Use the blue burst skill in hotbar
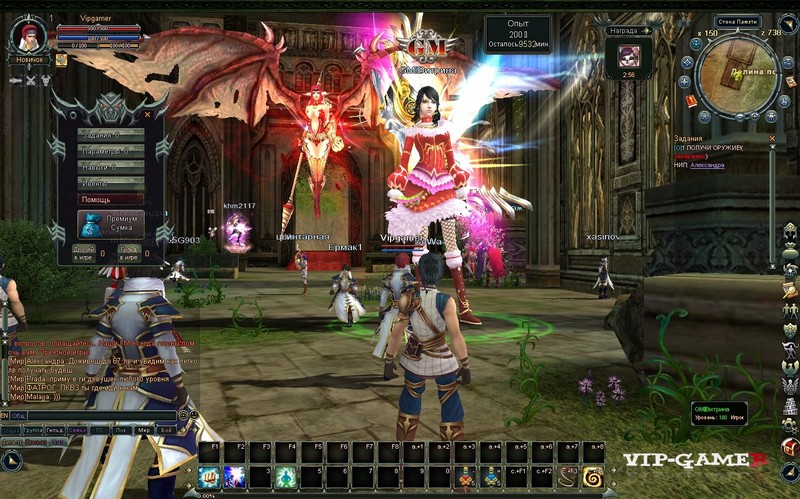This screenshot has width=800, height=499. pos(236,476)
